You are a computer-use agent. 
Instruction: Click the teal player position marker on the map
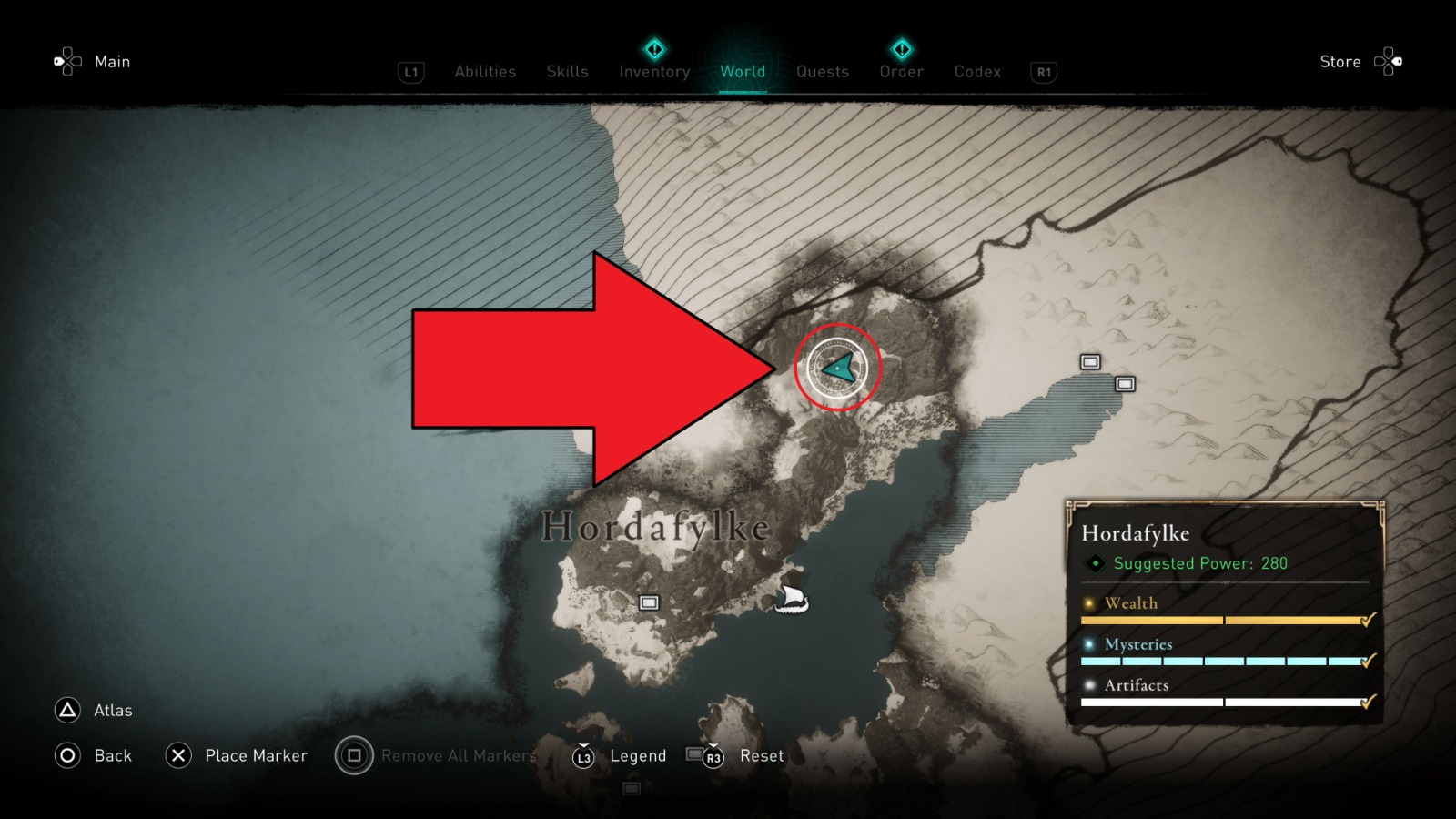click(x=837, y=367)
